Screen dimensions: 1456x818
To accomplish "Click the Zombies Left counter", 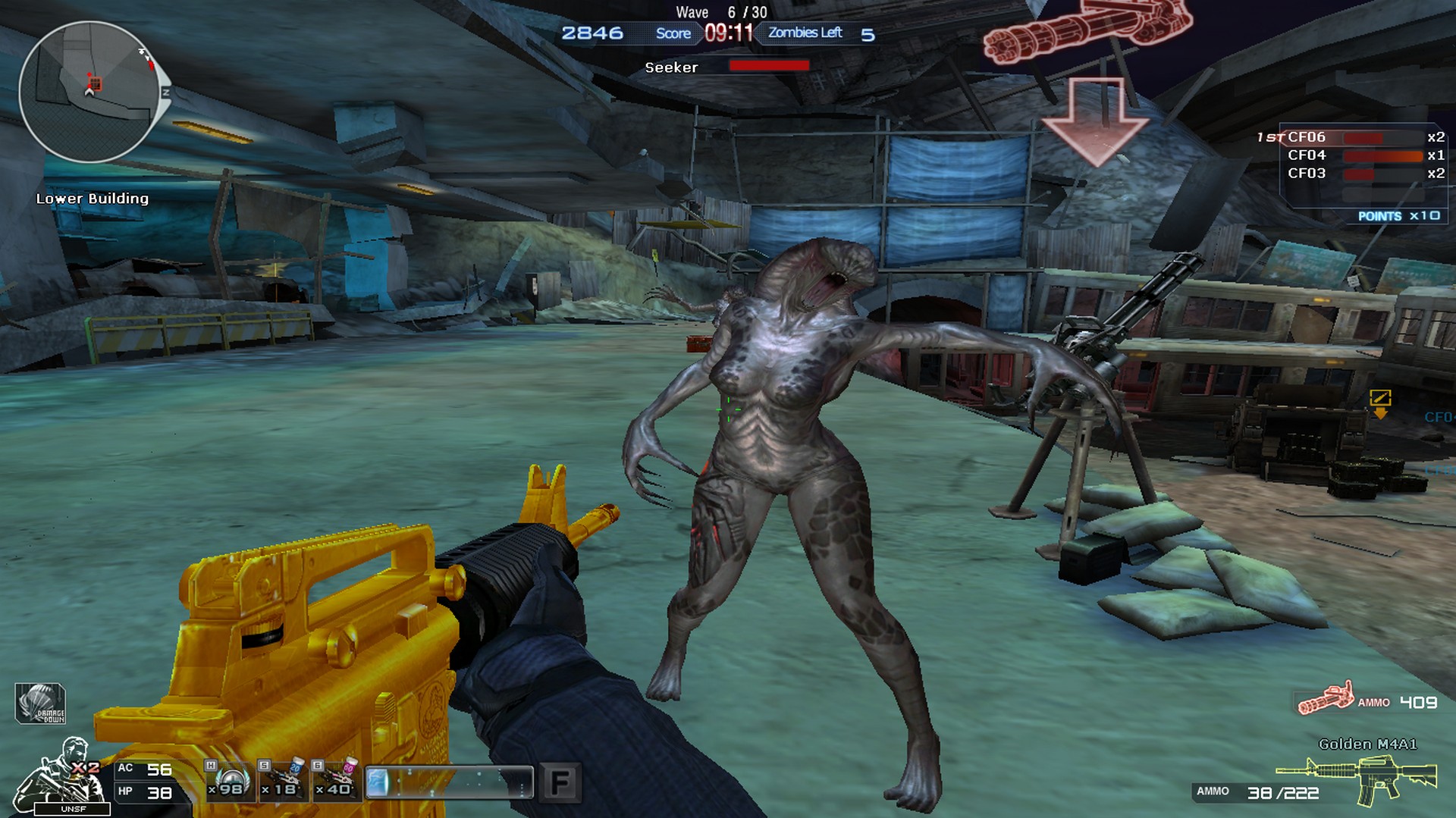I will 806,33.
